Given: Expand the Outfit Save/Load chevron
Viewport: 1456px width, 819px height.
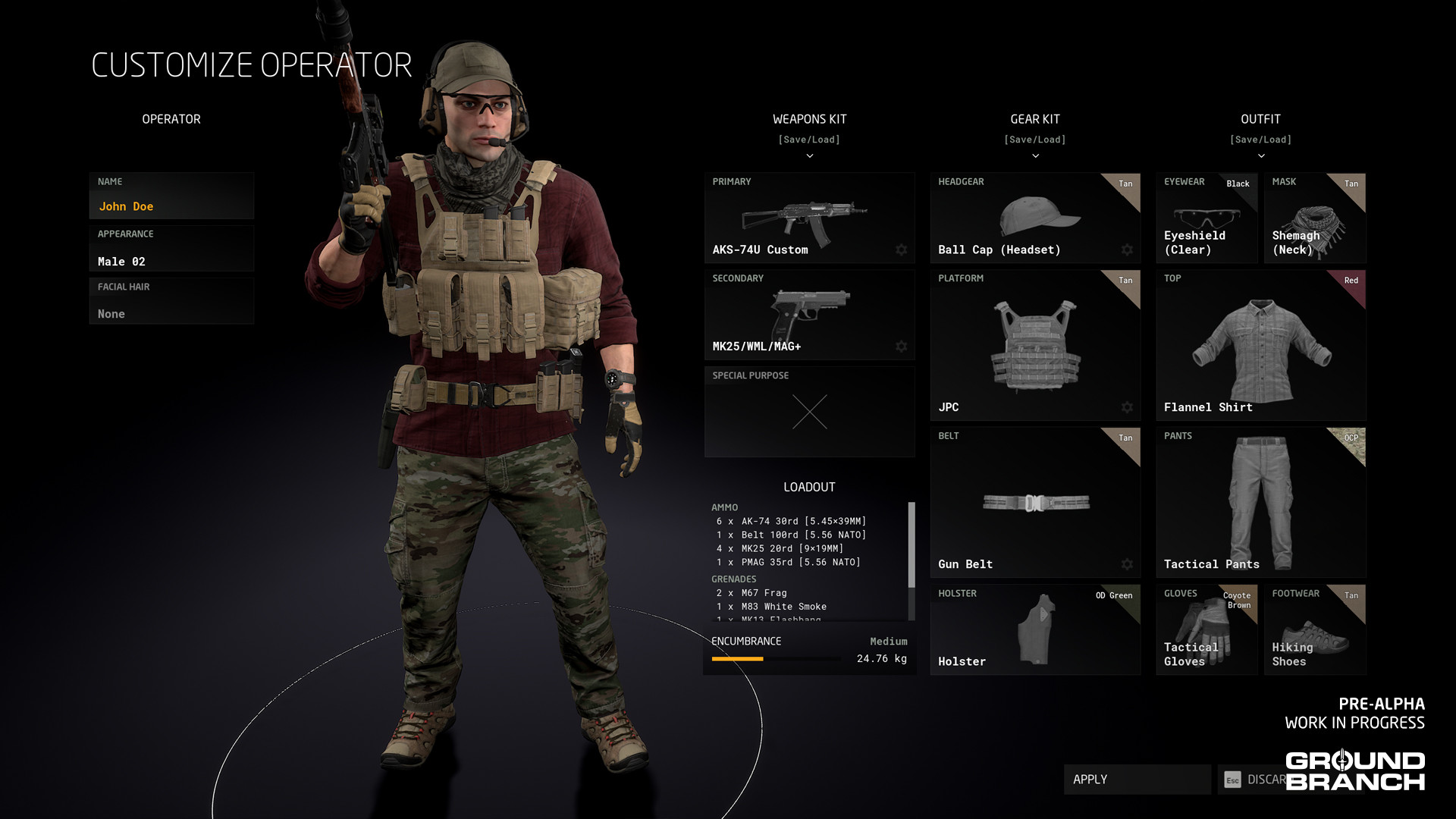Looking at the screenshot, I should point(1261,155).
